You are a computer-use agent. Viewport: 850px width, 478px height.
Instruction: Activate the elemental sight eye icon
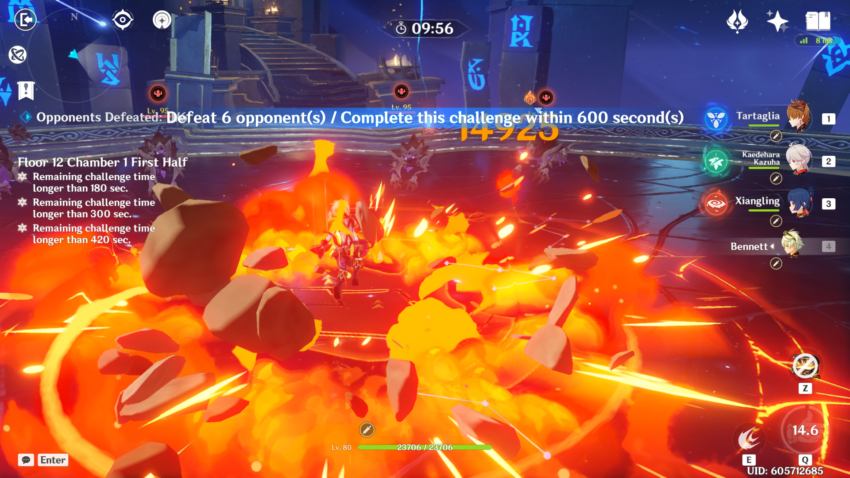(x=123, y=19)
